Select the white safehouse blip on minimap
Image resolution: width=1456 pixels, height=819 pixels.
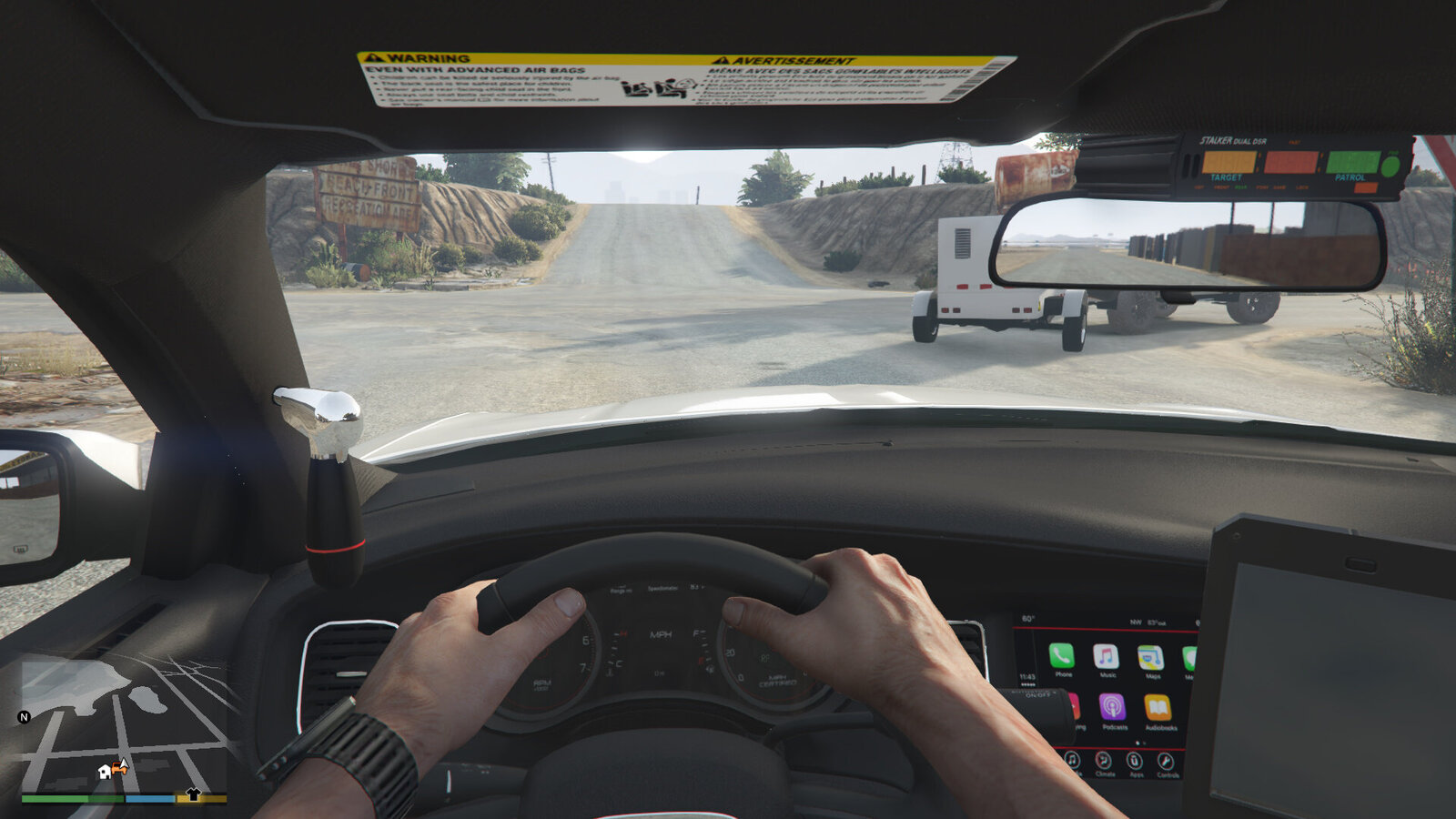coord(105,772)
